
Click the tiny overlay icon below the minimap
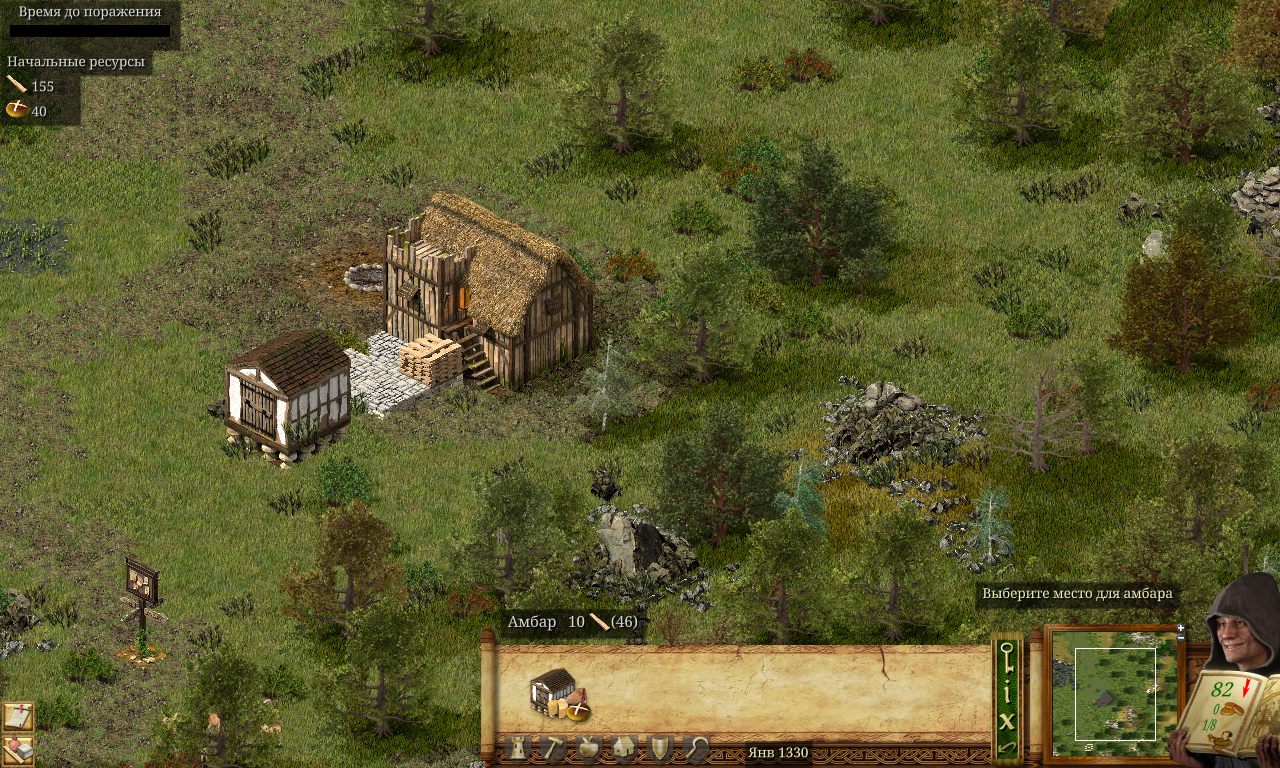pos(1088,746)
